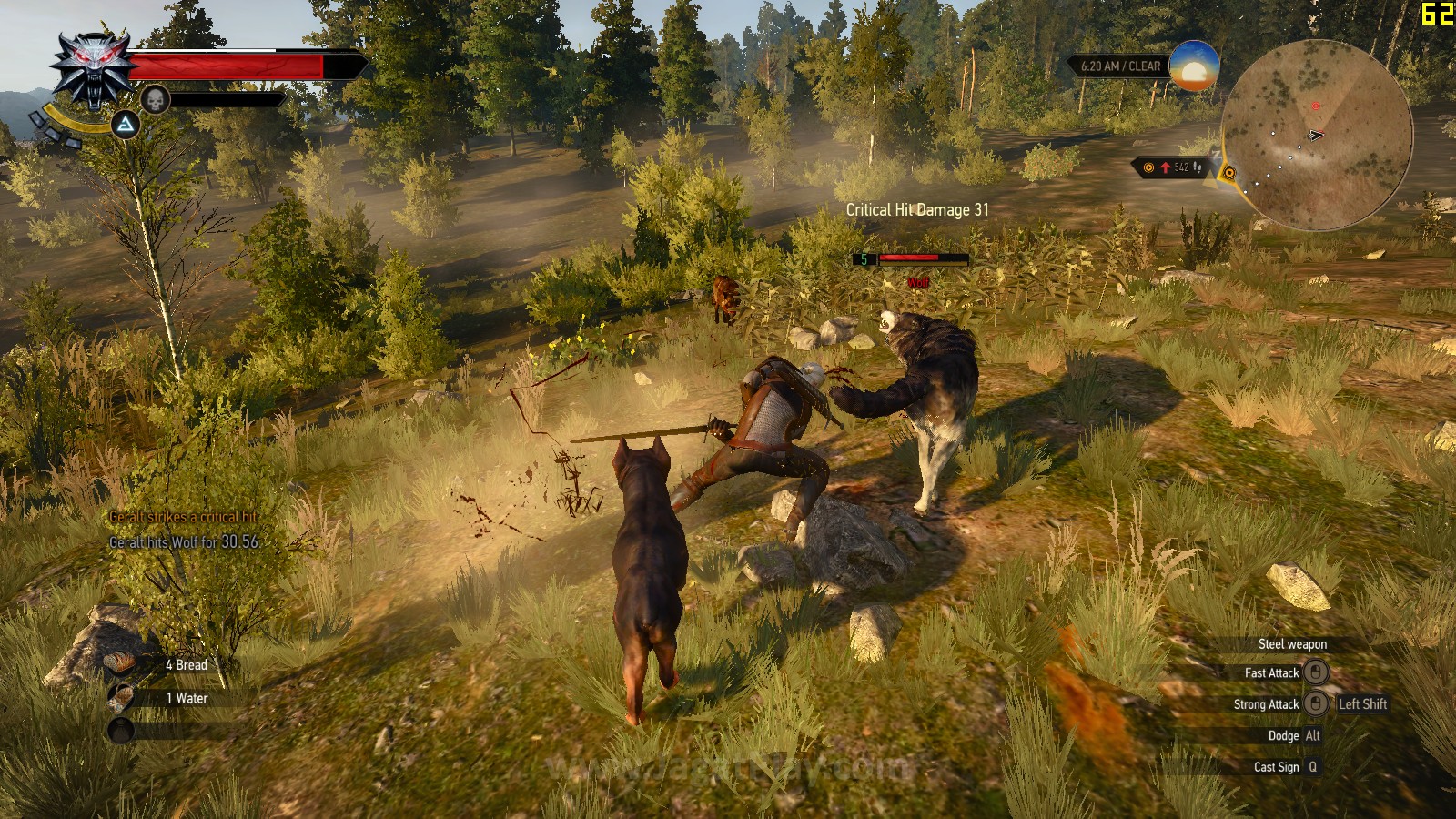The image size is (1456, 819).
Task: Click the skull toxicity icon
Action: pos(155,99)
